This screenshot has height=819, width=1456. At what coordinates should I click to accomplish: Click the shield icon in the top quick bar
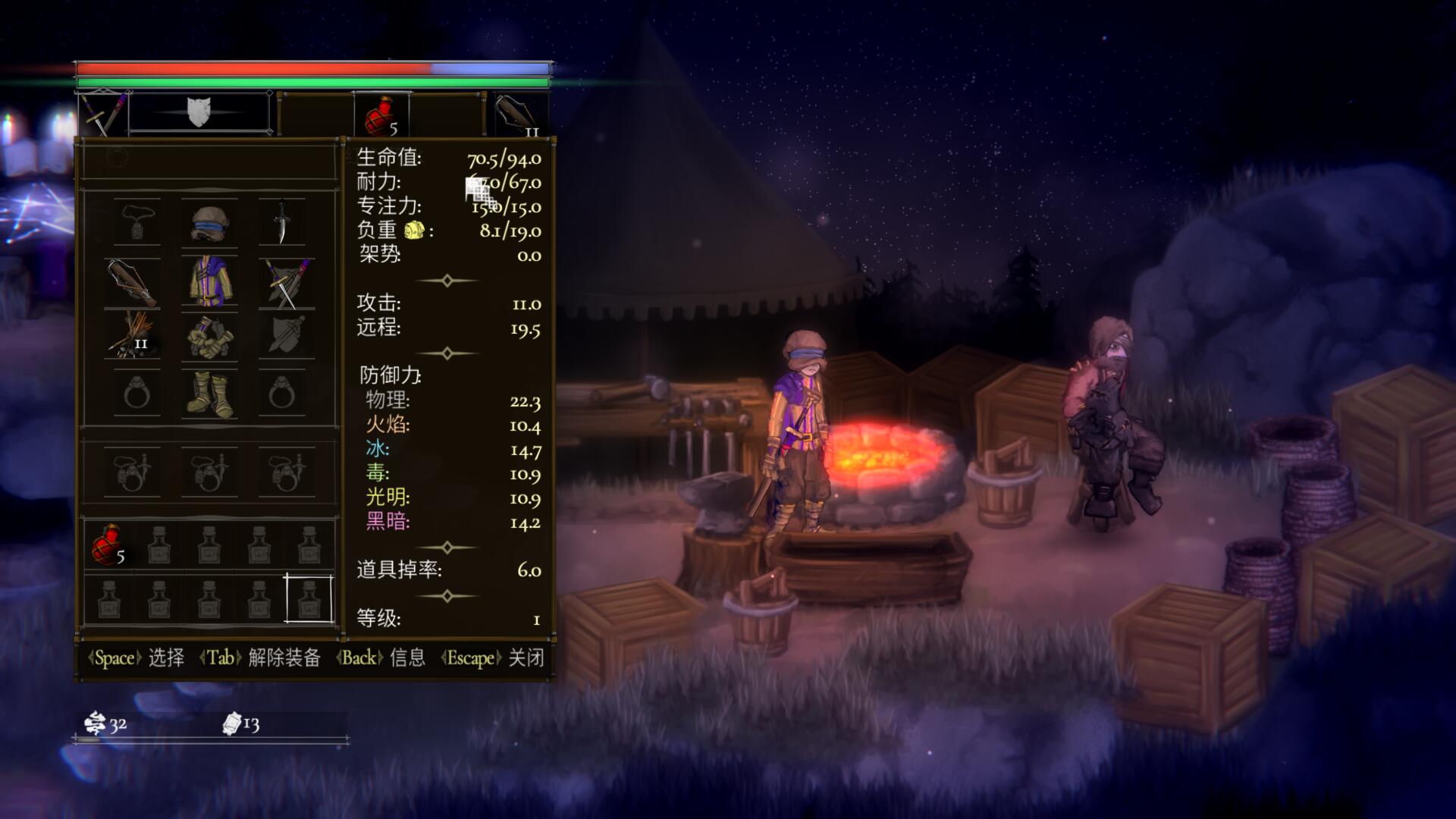click(x=199, y=112)
